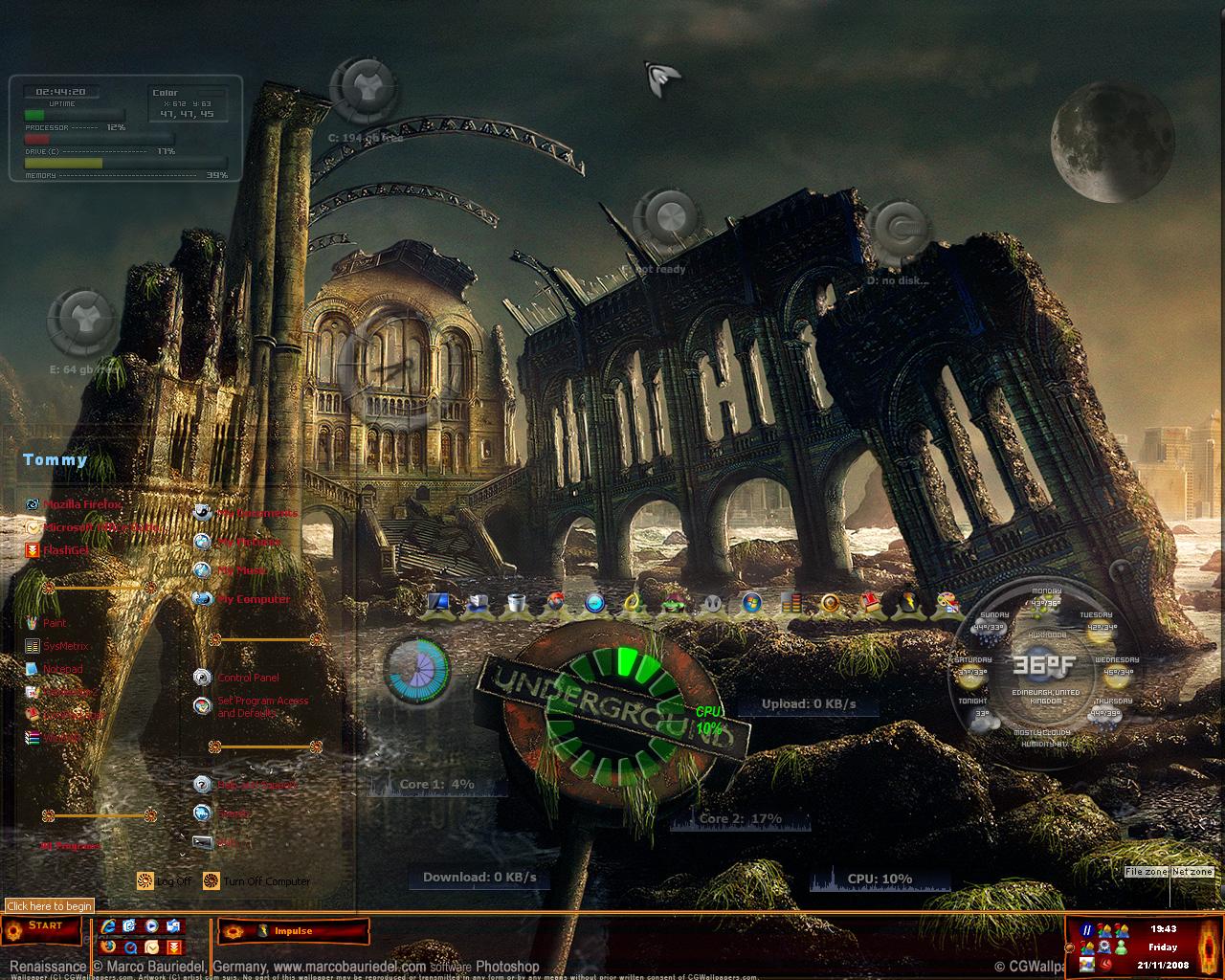Launch Mozilla Firefox from the start menu list
This screenshot has height=980, width=1225.
[x=80, y=503]
